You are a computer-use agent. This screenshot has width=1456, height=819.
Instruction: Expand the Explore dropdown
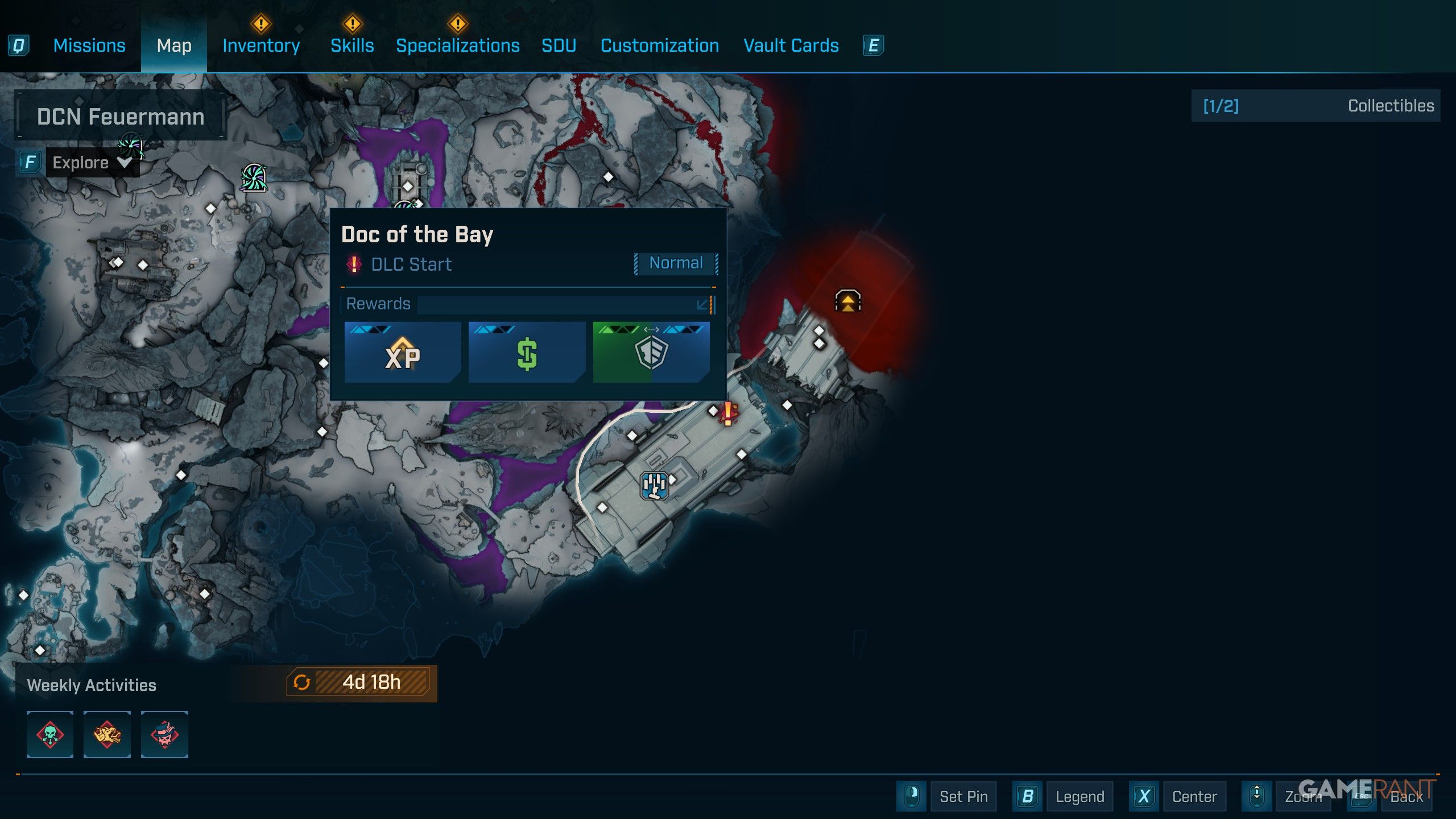click(92, 163)
